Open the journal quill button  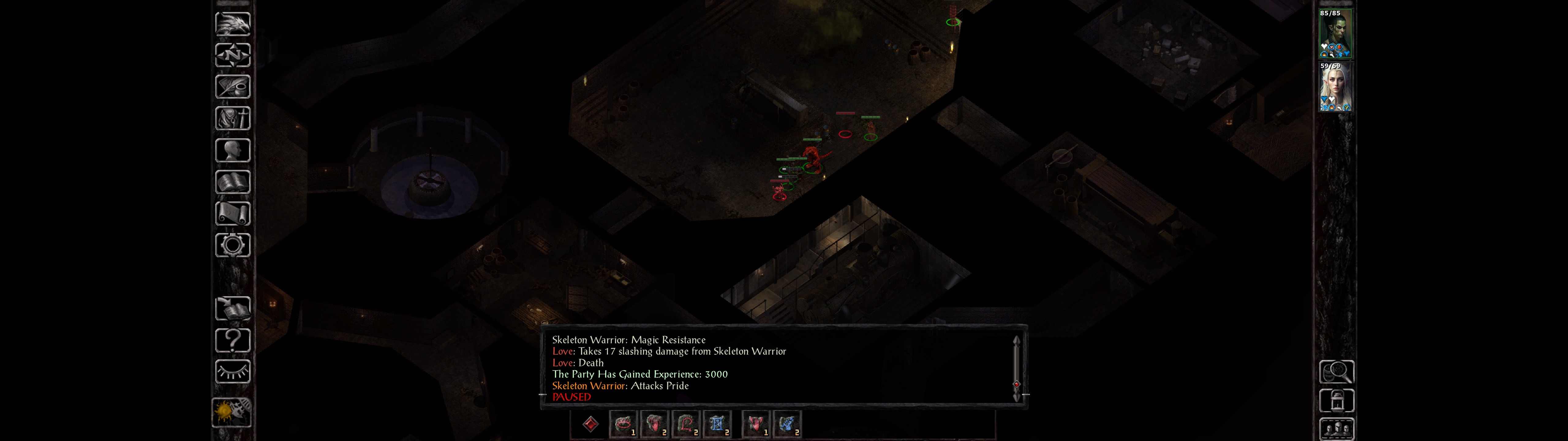(x=232, y=87)
